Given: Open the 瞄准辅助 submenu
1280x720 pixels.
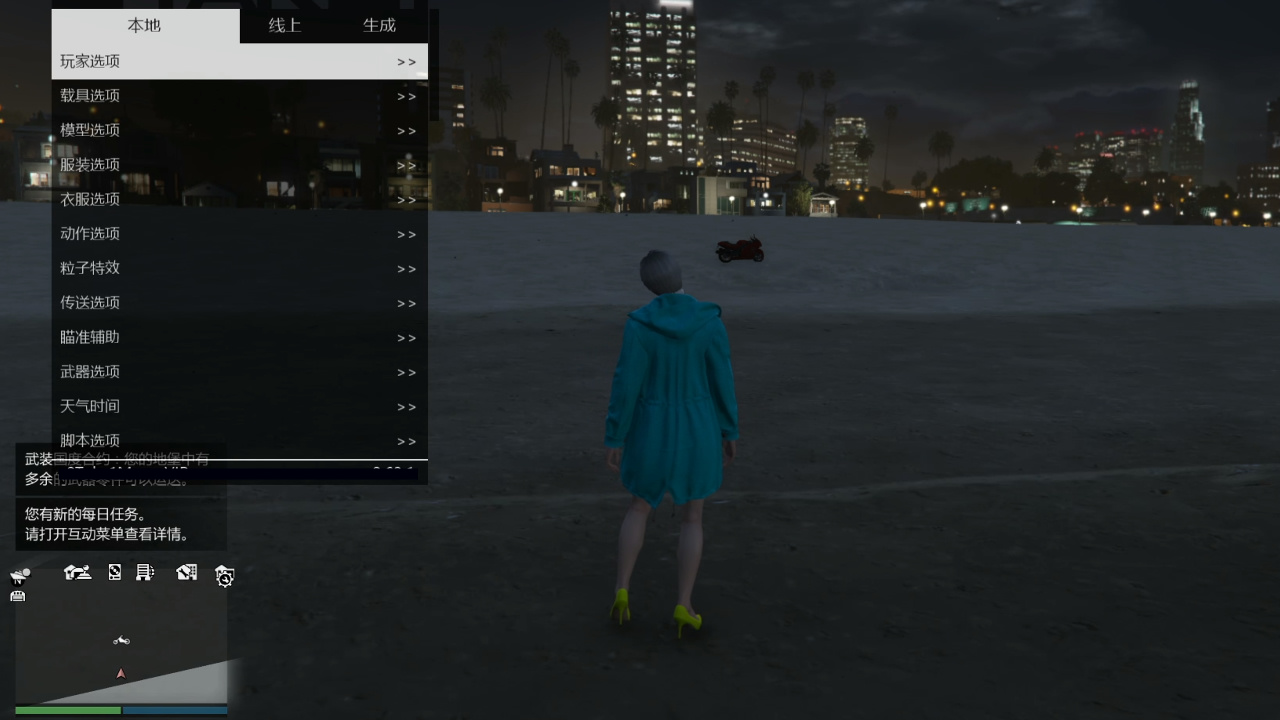Looking at the screenshot, I should point(239,337).
